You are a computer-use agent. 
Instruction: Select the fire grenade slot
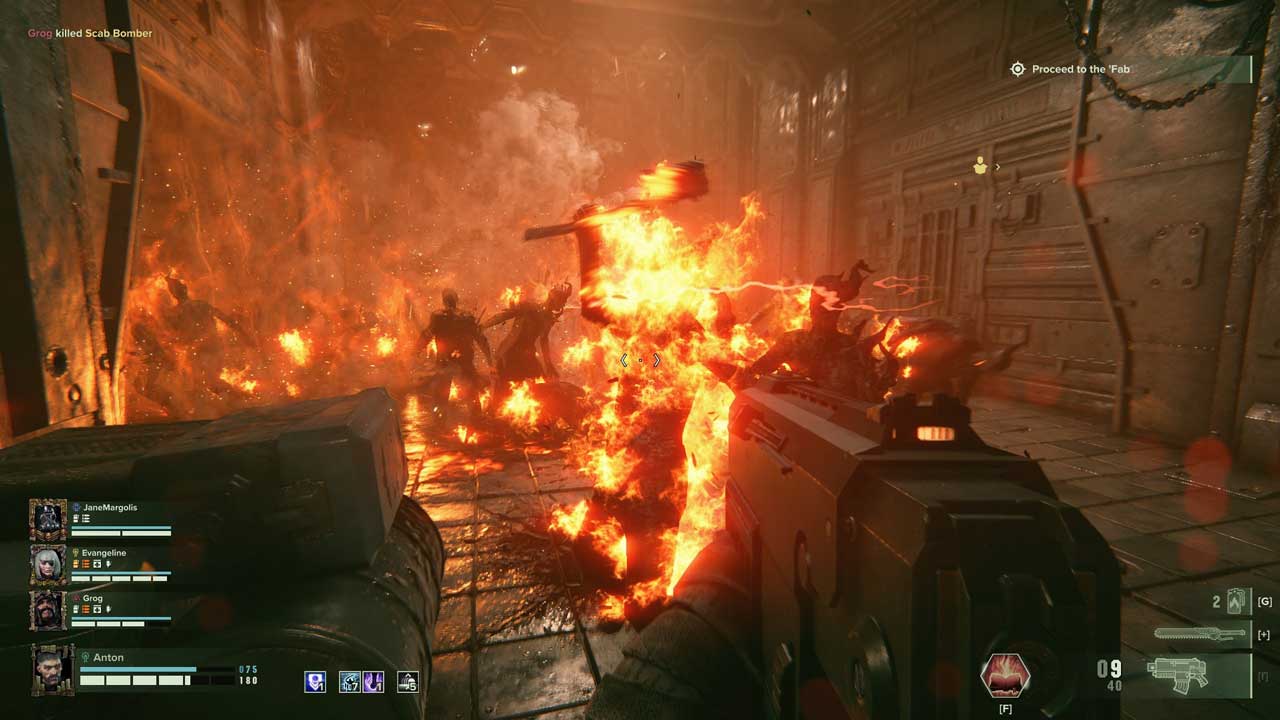click(x=1238, y=602)
